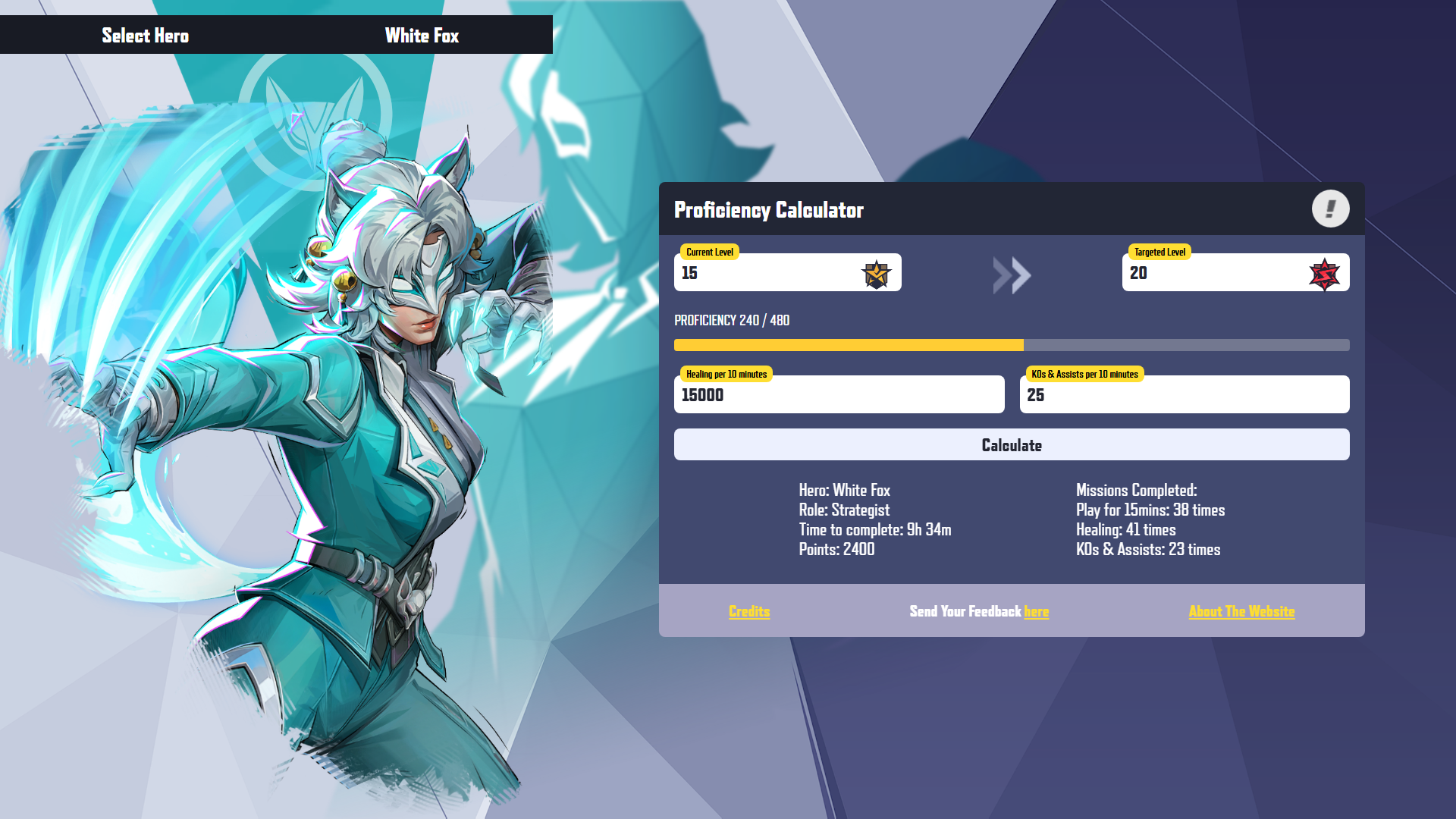This screenshot has height=819, width=1456.
Task: Open the About The Website link
Action: click(1241, 611)
